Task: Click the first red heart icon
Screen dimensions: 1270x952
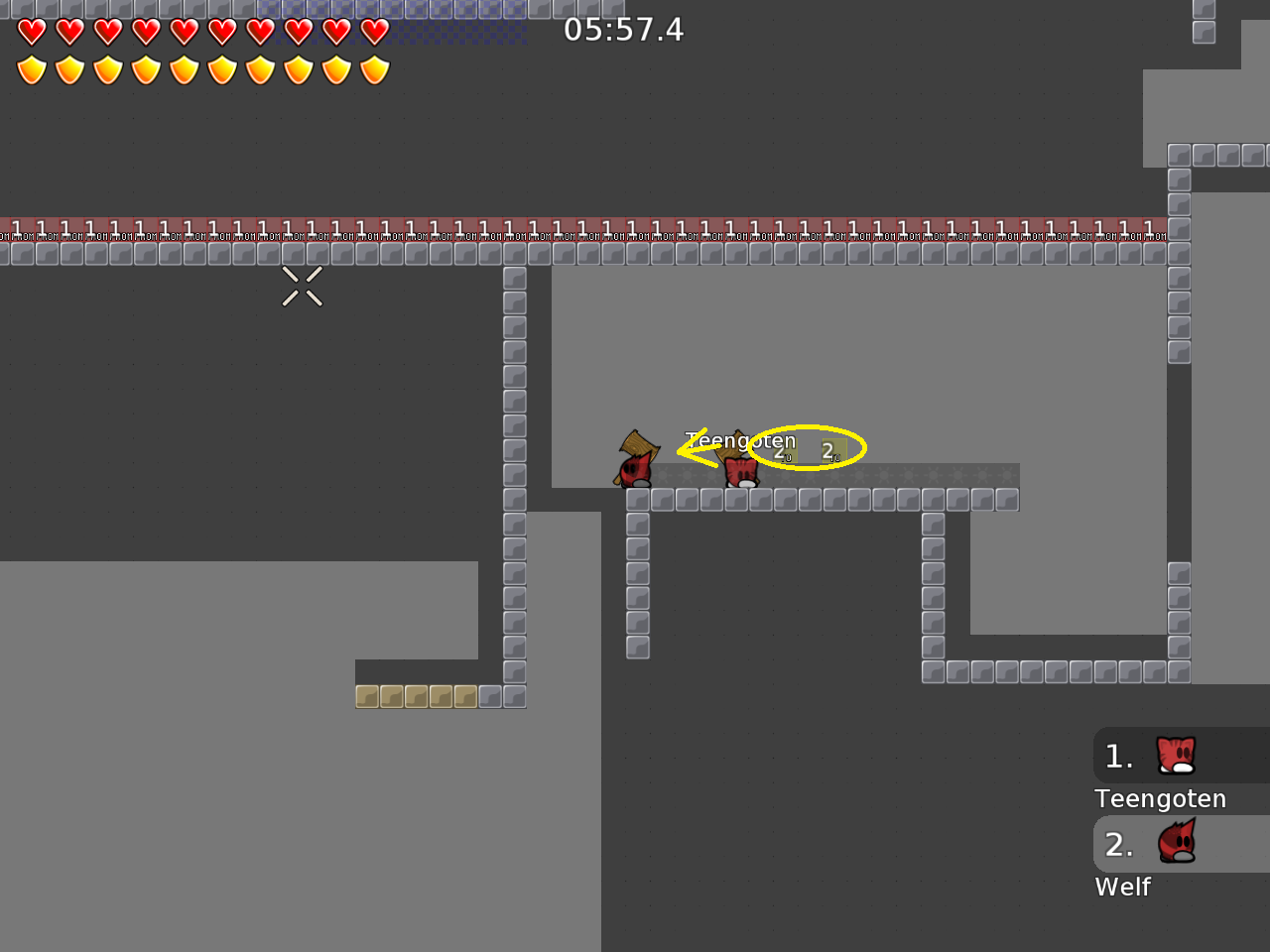Action: coord(32,32)
